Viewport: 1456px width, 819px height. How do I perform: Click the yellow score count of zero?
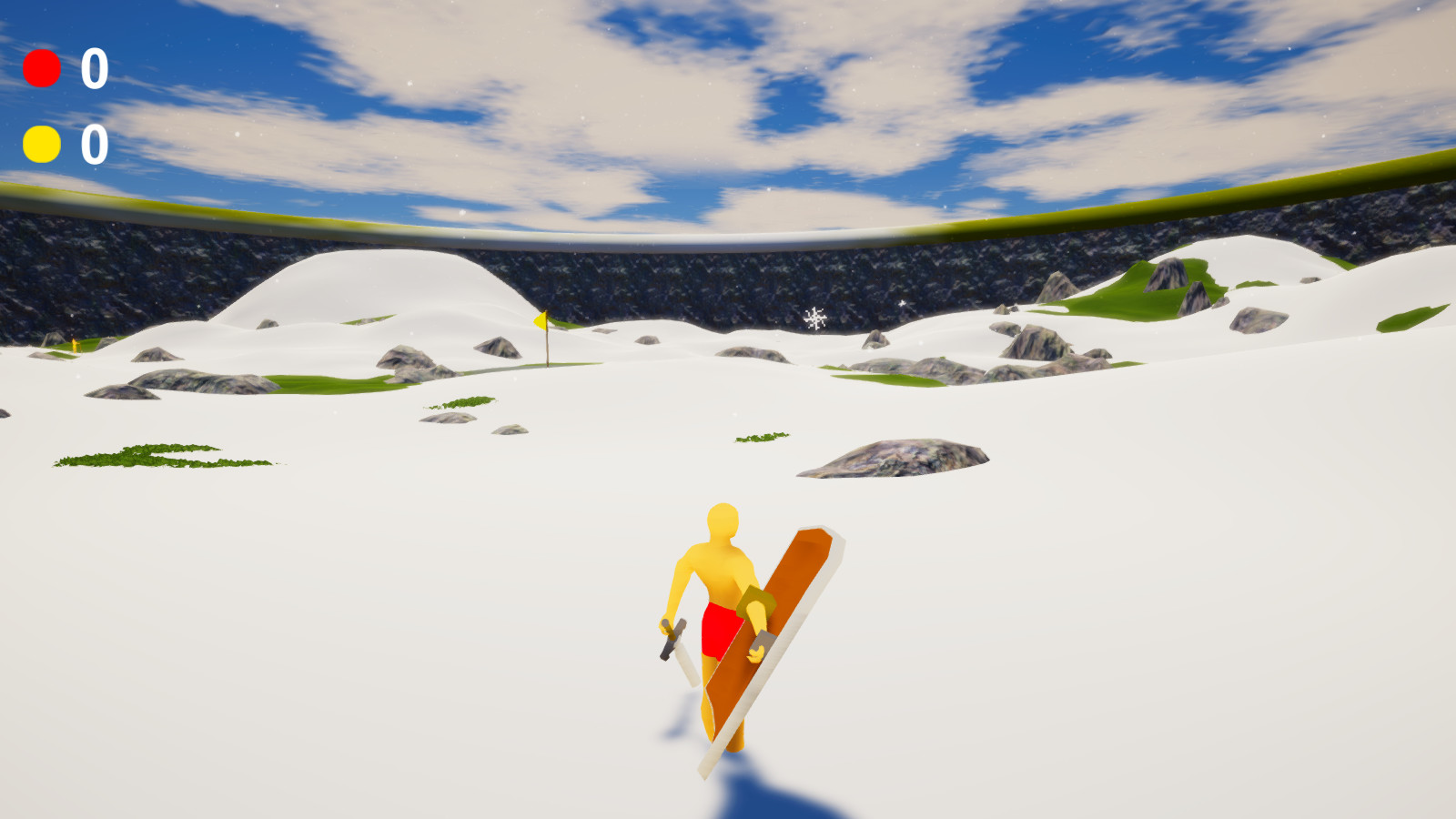pyautogui.click(x=92, y=143)
